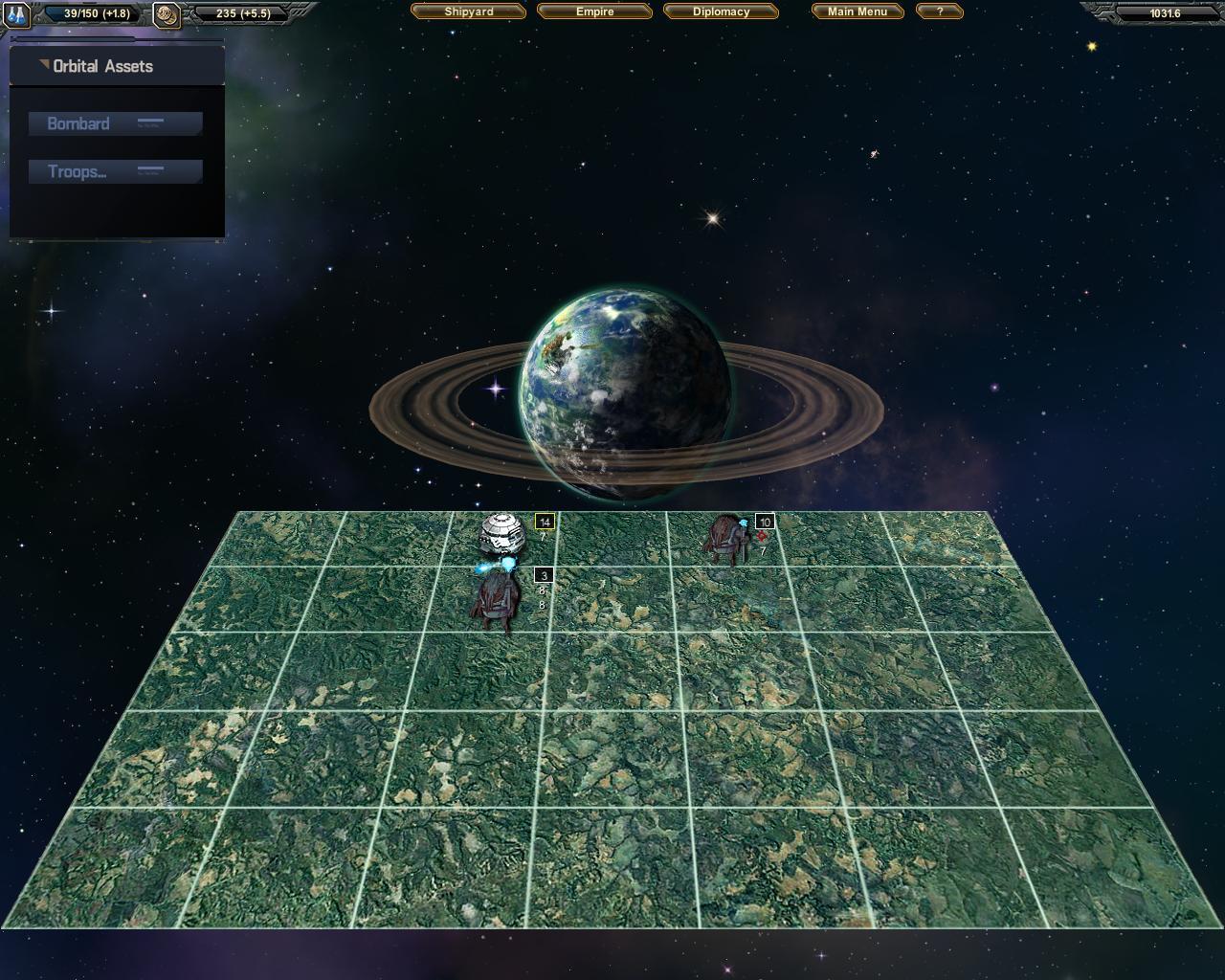Image resolution: width=1225 pixels, height=980 pixels.
Task: Activate the Bombard orbital command
Action: [115, 123]
